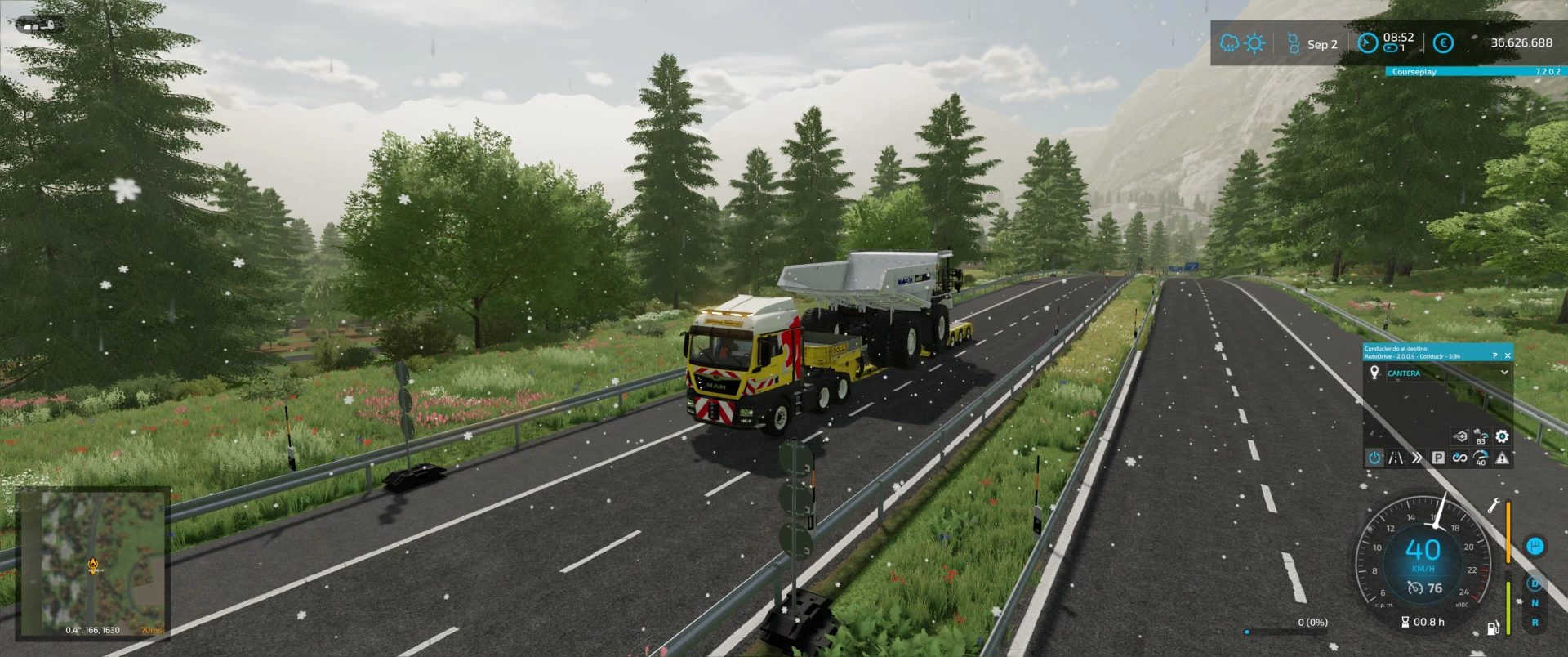Click the AutoDrive help question mark
The image size is (1568, 657).
pos(1494,355)
